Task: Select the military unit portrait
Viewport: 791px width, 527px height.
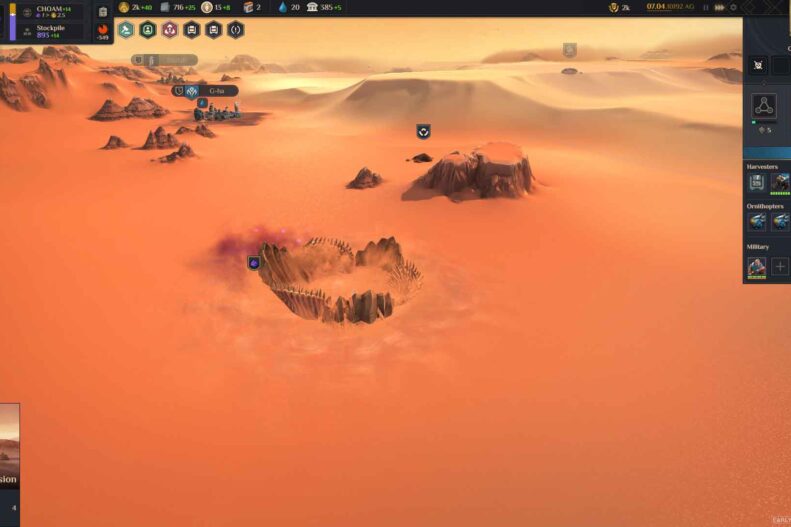Action: tap(757, 267)
